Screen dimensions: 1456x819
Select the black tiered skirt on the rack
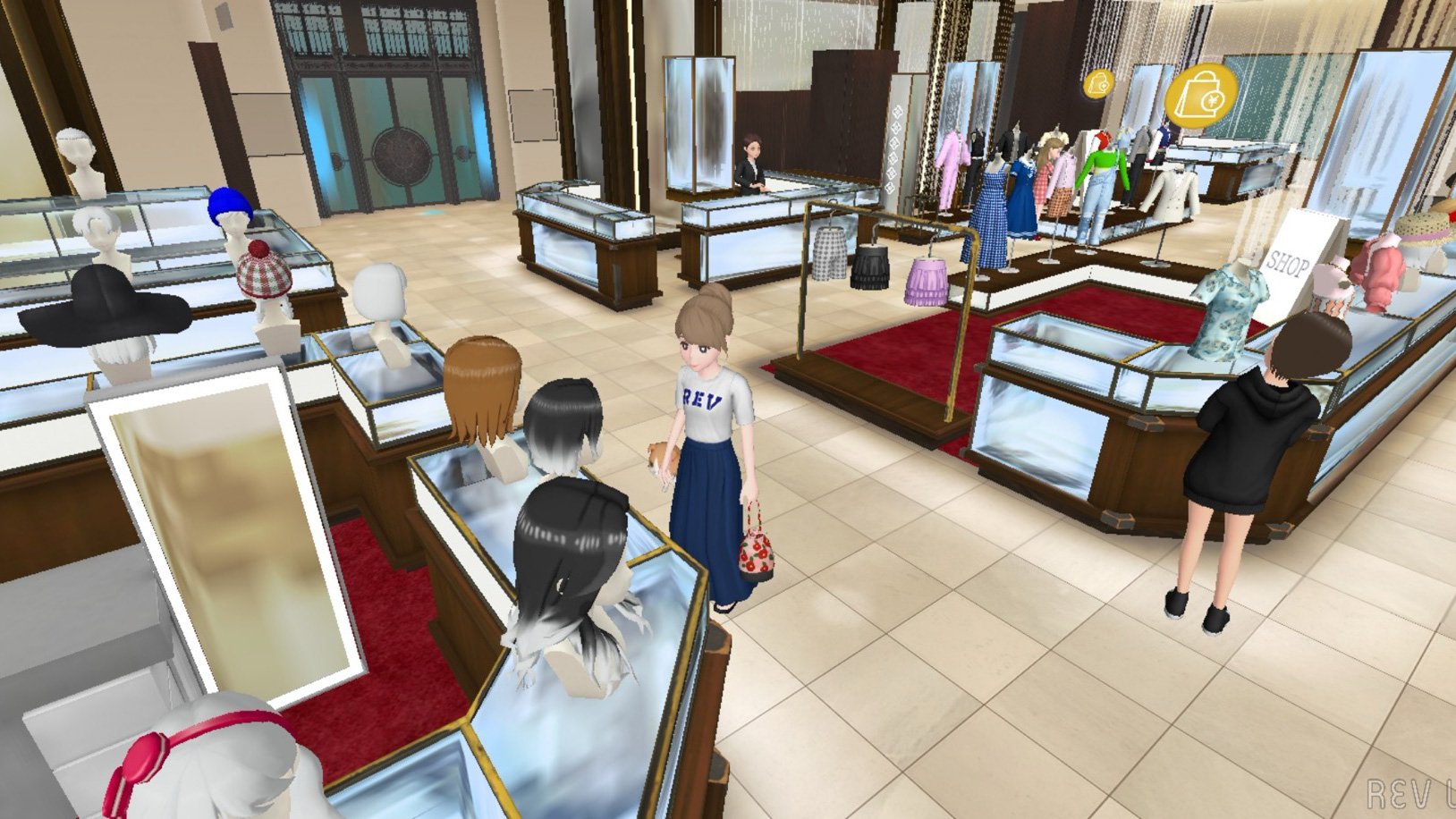869,268
